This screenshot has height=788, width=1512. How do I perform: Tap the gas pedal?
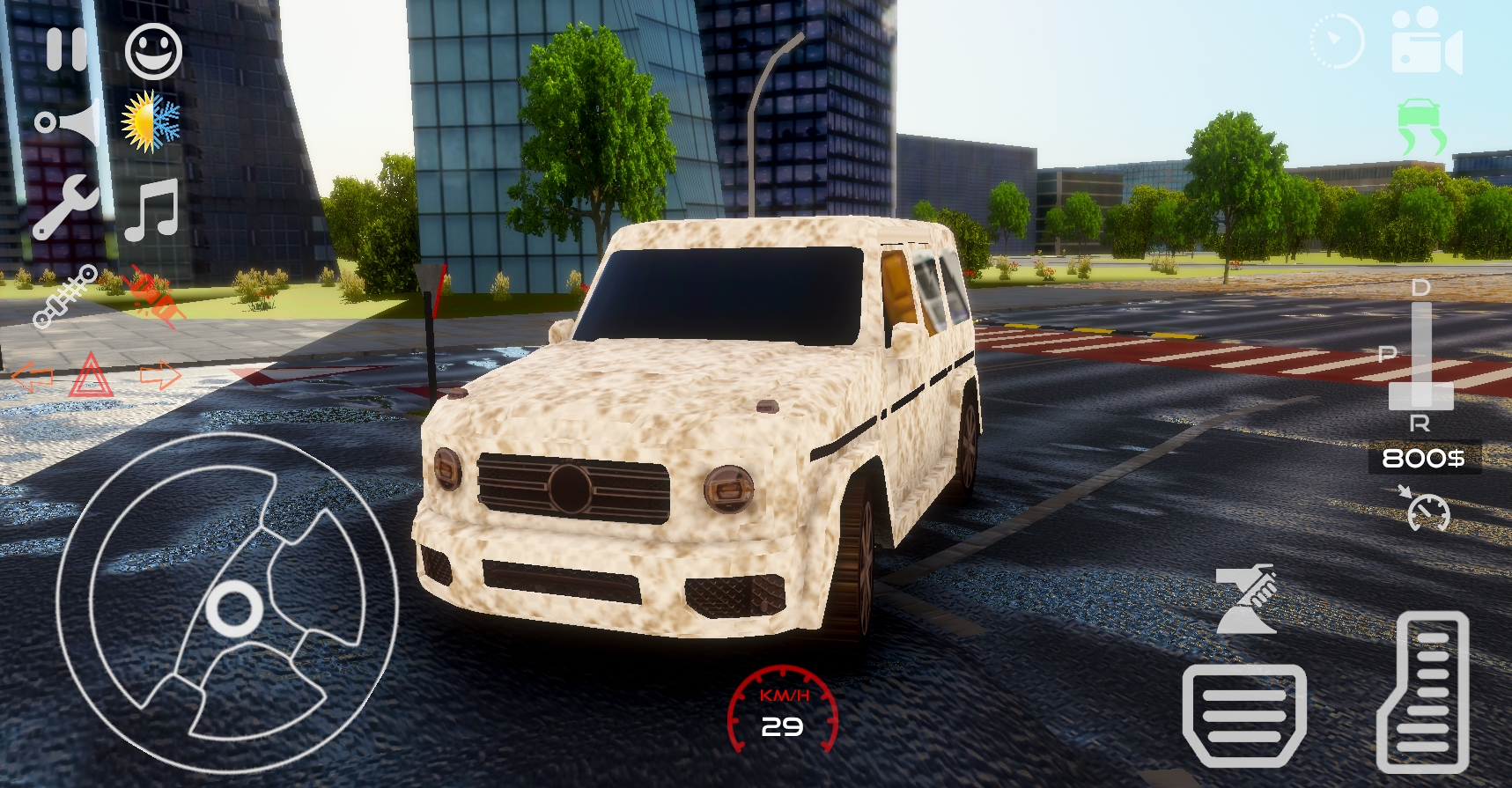point(1423,693)
